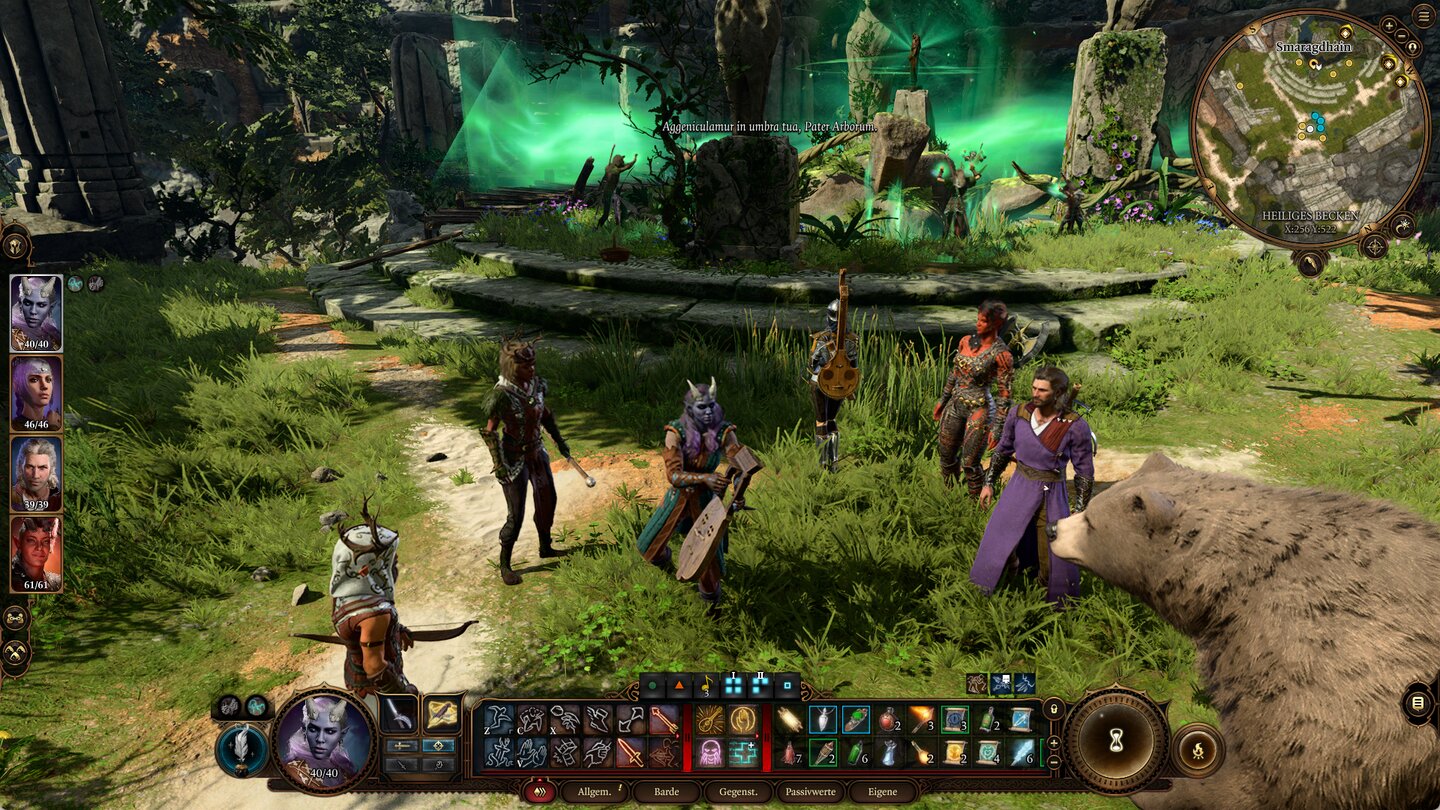Toggle the group chain-link button
This screenshot has height=810, width=1440.
click(16, 618)
